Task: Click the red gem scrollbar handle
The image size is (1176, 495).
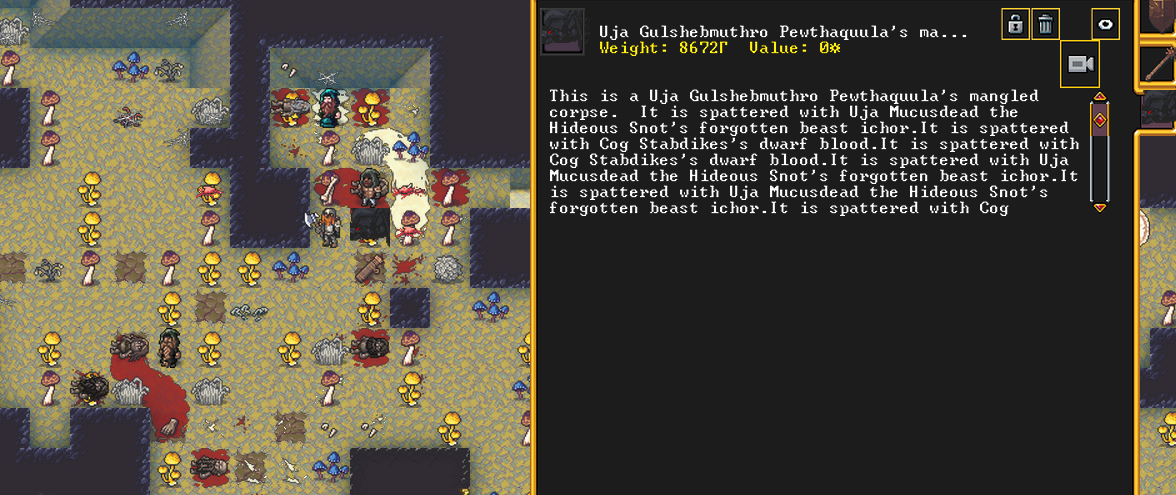Action: pyautogui.click(x=1100, y=120)
